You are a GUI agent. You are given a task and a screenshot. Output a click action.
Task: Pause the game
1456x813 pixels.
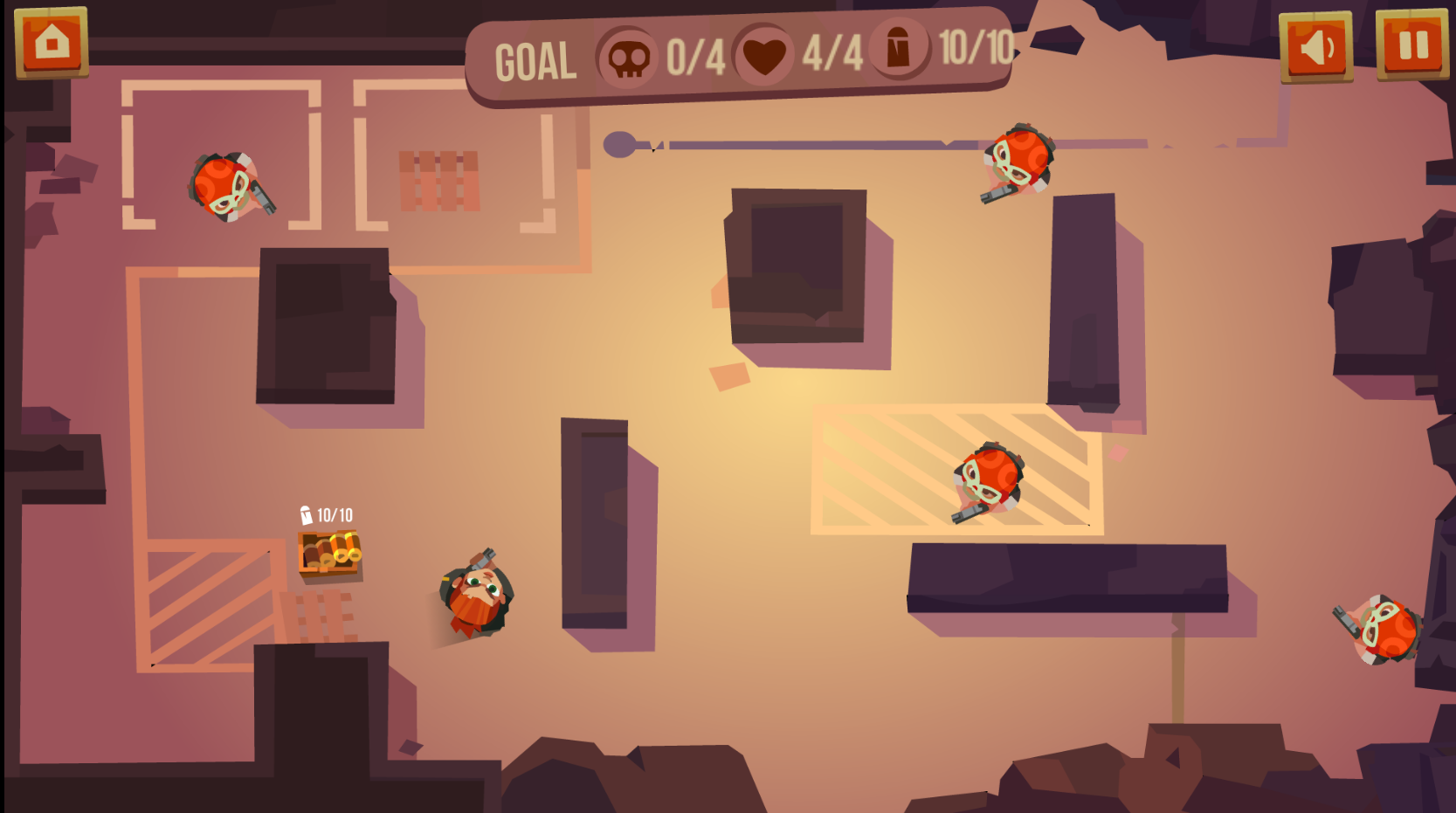click(x=1412, y=45)
